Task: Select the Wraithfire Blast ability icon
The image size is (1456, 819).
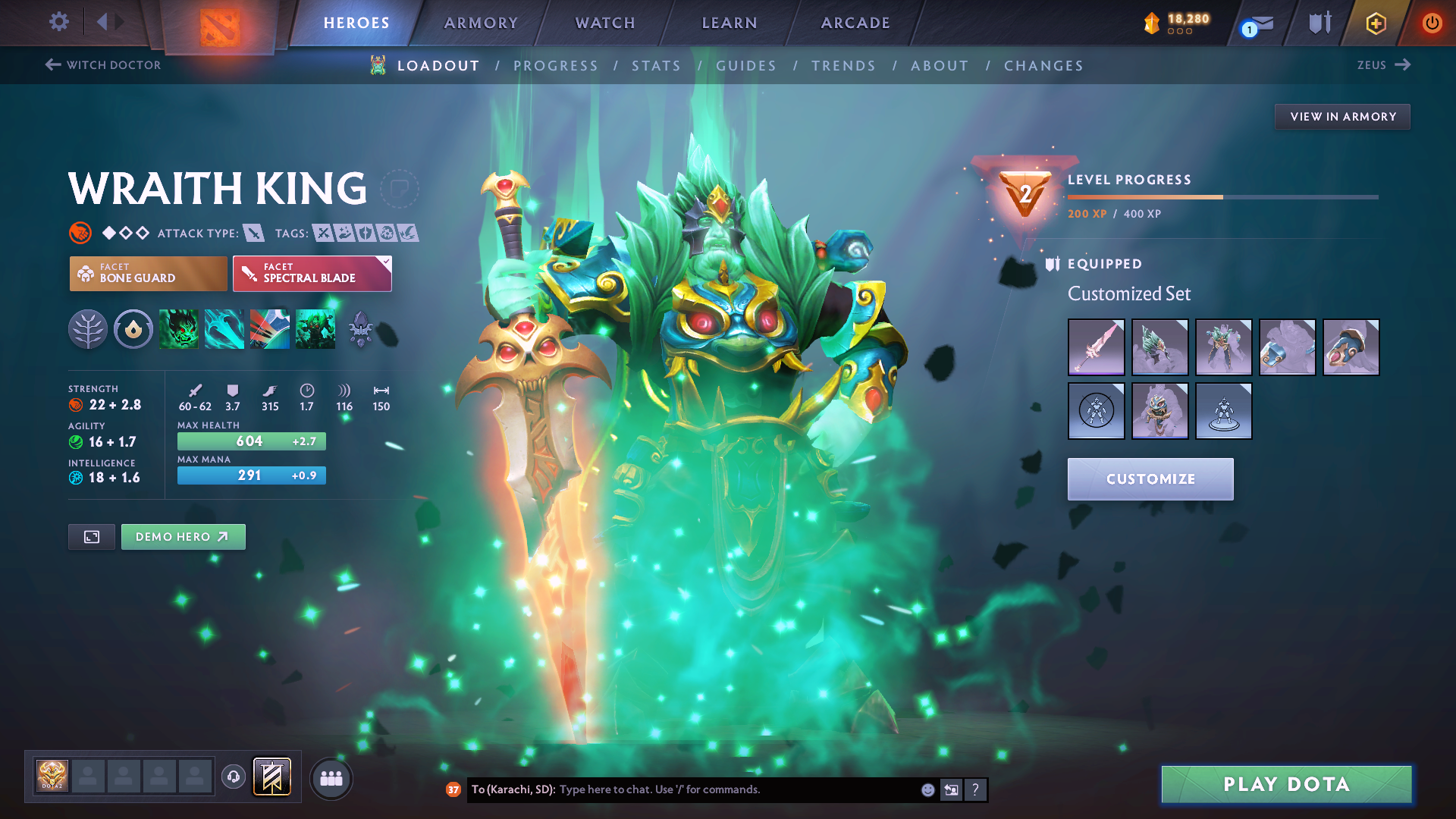Action: pos(179,329)
